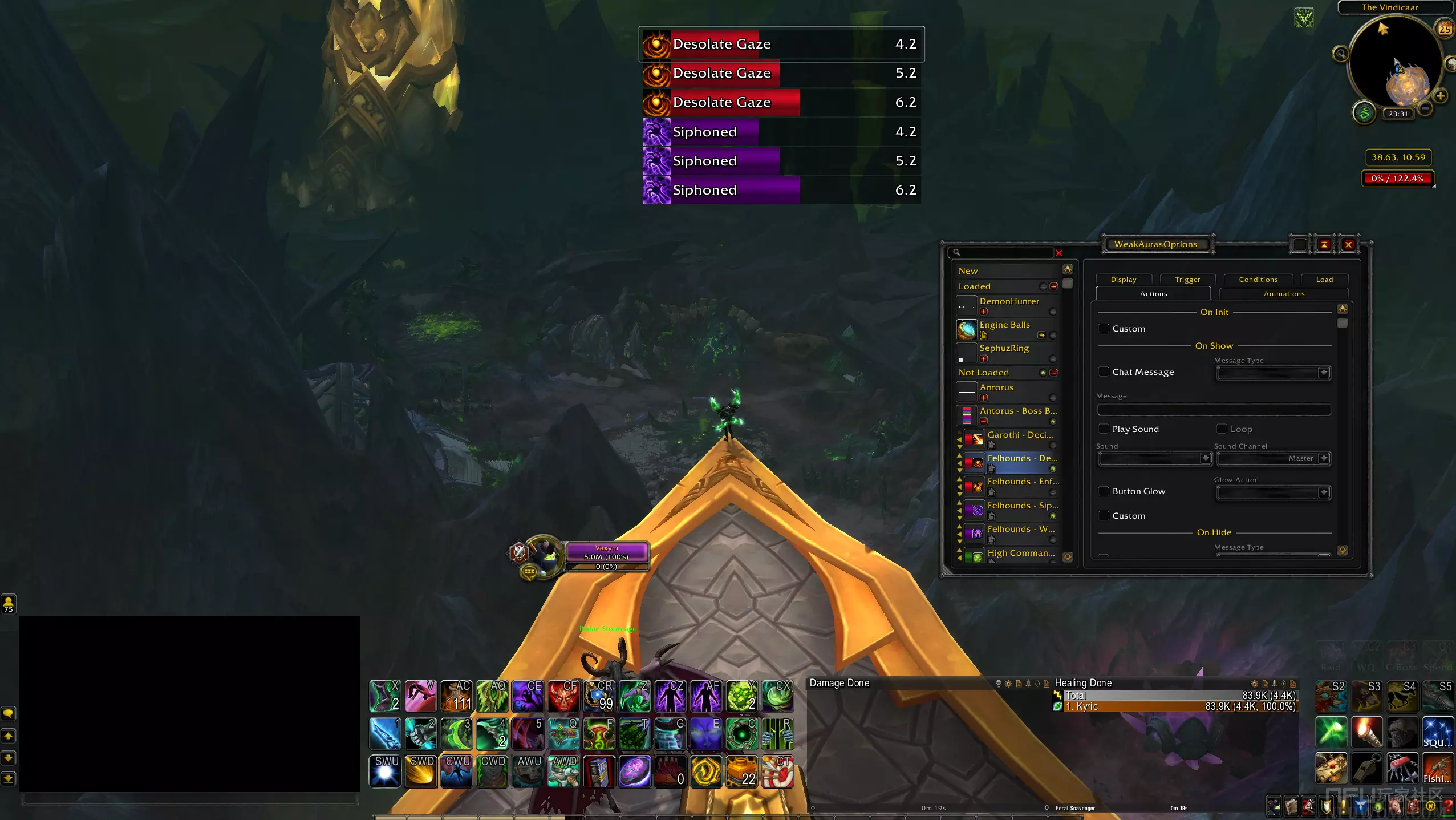Screen dimensions: 1456x820
Task: Open the Animations tab
Action: pyautogui.click(x=1284, y=294)
